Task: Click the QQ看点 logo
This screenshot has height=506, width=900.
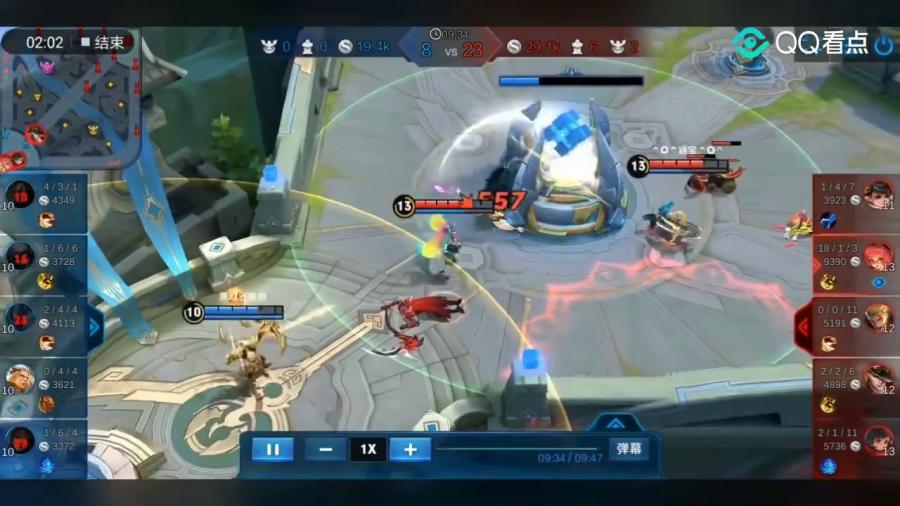Action: [798, 44]
